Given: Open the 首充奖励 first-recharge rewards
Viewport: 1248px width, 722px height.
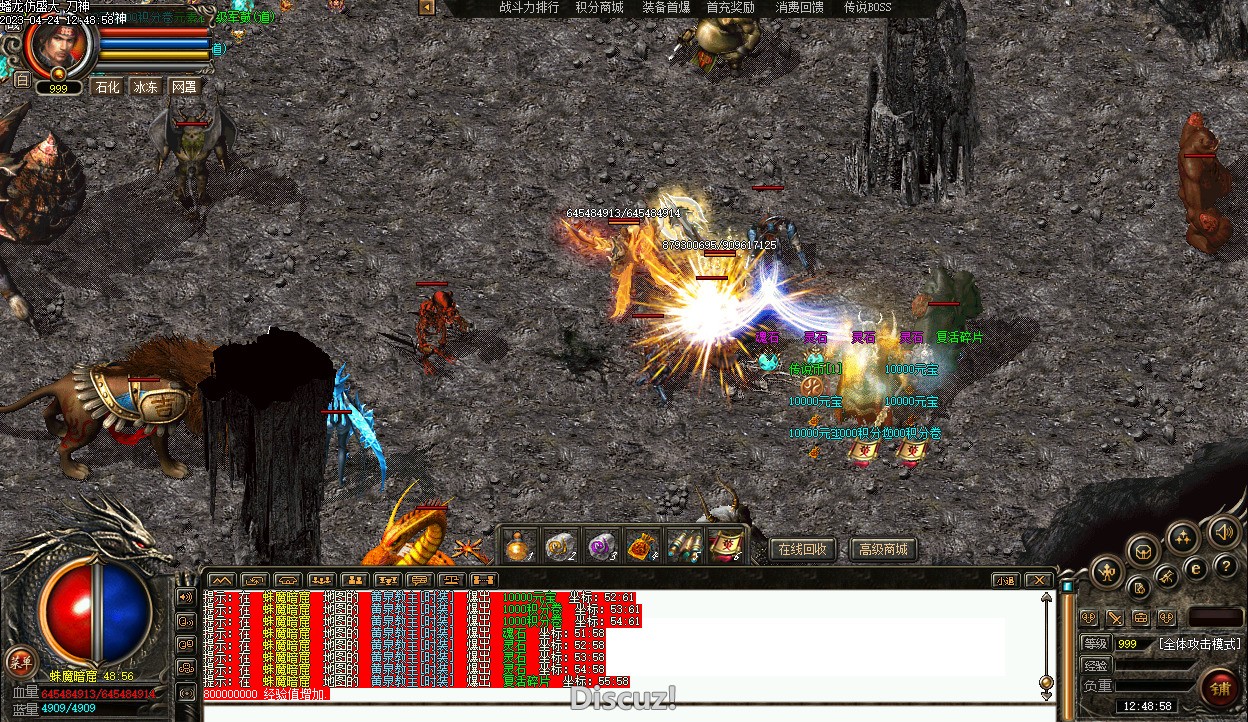Looking at the screenshot, I should (730, 8).
